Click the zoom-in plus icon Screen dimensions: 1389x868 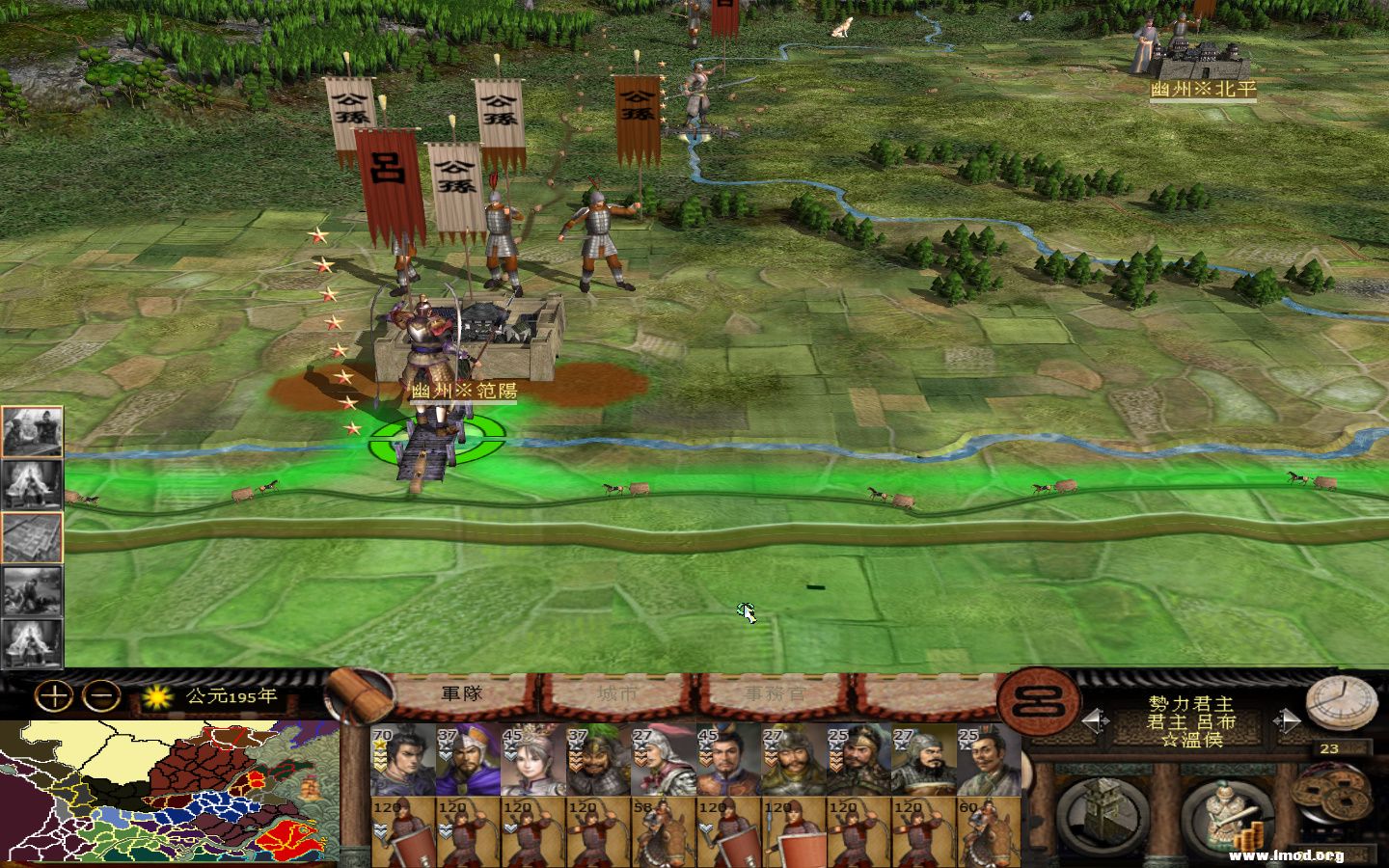tap(53, 694)
